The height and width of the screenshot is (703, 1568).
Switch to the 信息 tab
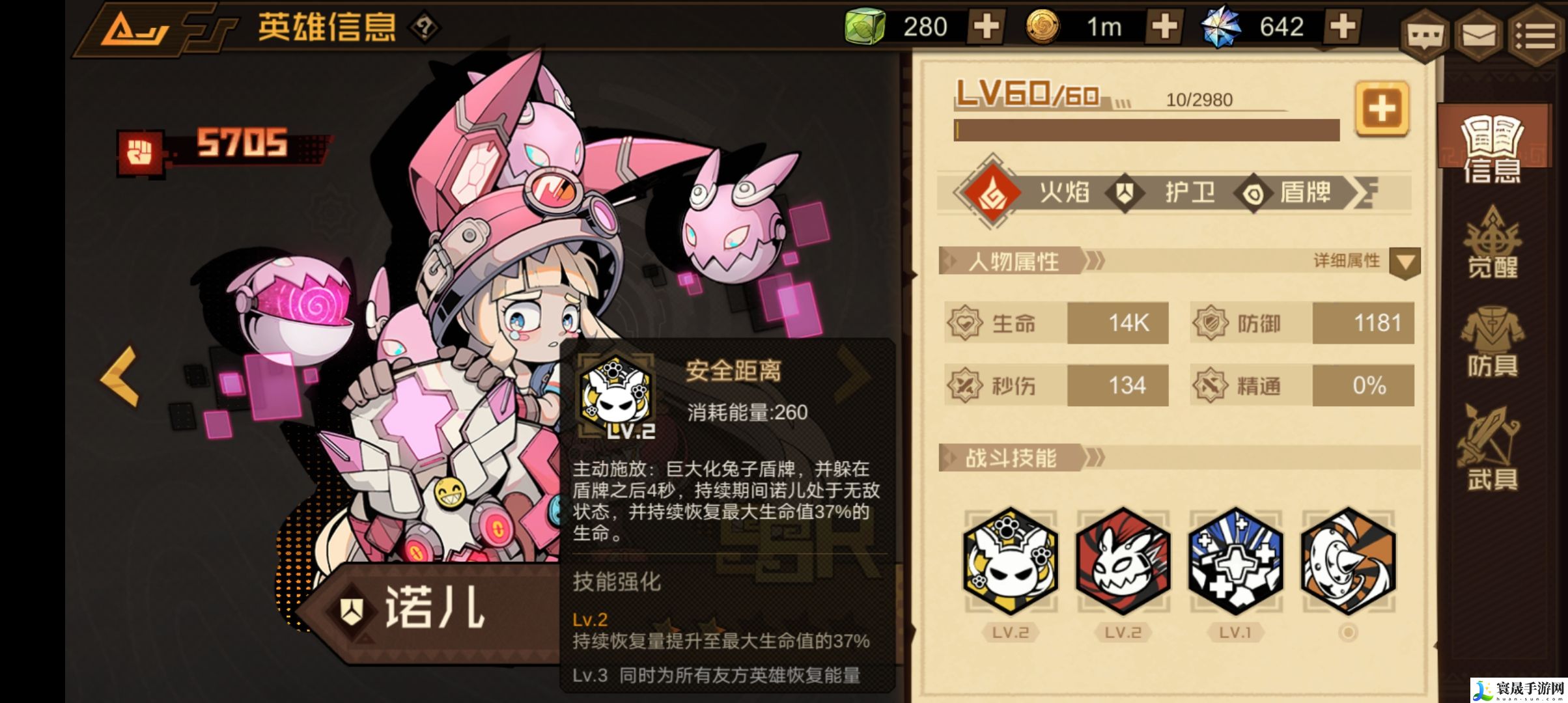pyautogui.click(x=1491, y=150)
